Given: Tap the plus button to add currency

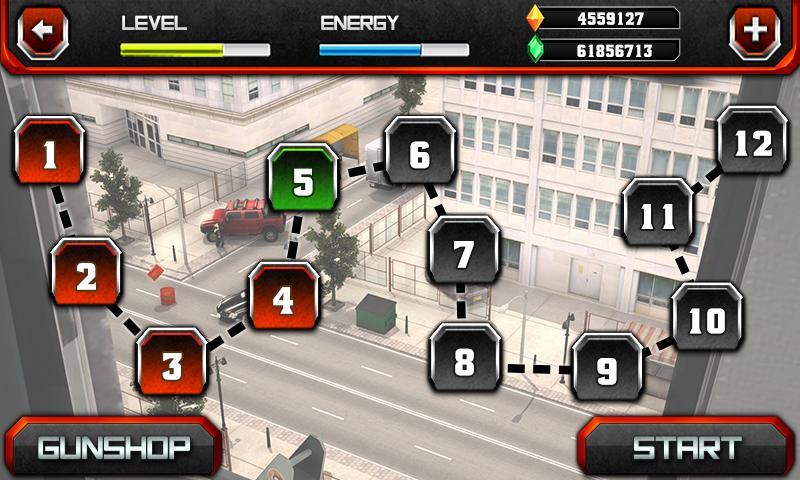Looking at the screenshot, I should tap(755, 32).
